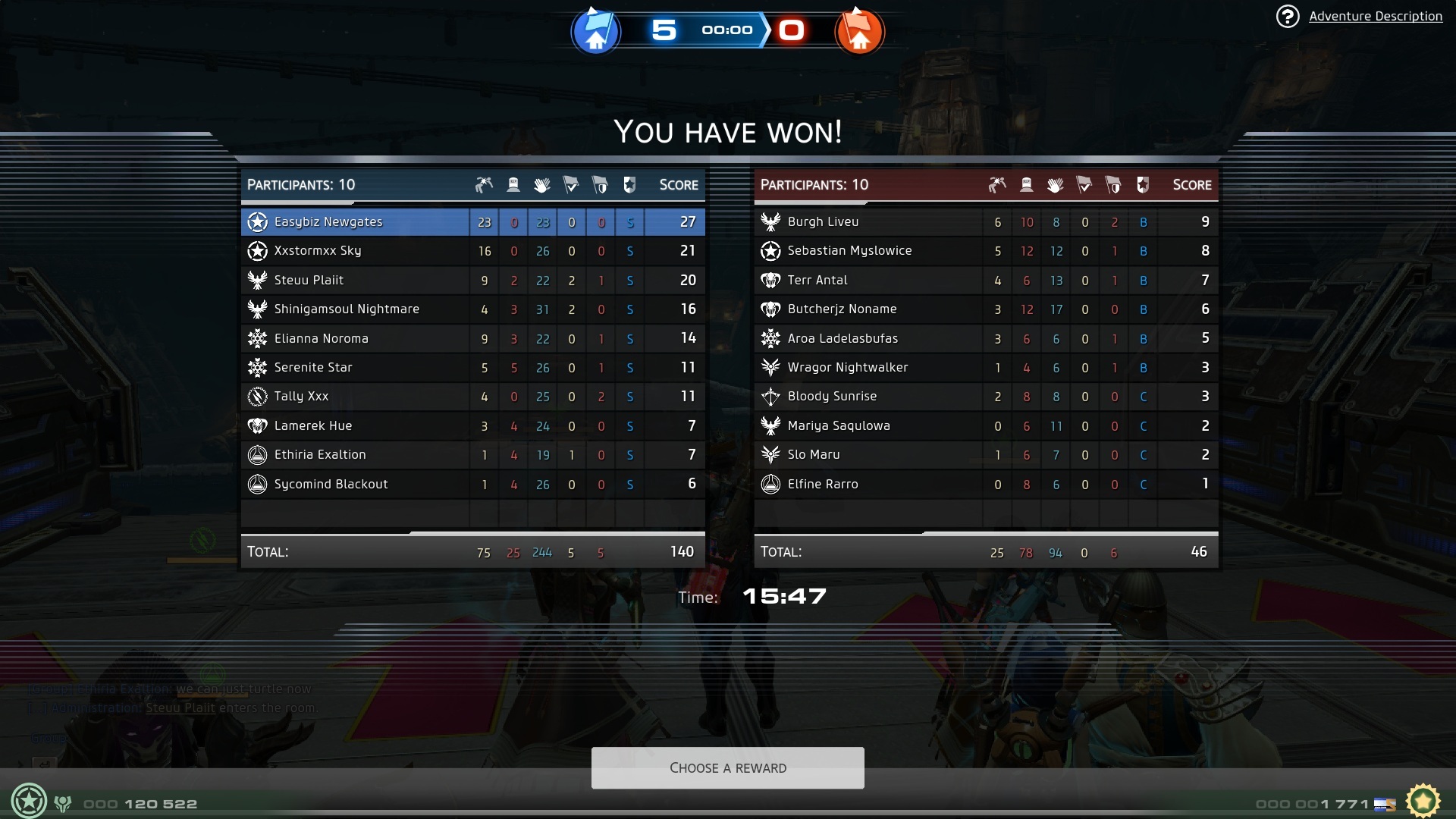The width and height of the screenshot is (1456, 819).
Task: Select Shinigamsoul Nightmare player row
Action: (x=347, y=309)
